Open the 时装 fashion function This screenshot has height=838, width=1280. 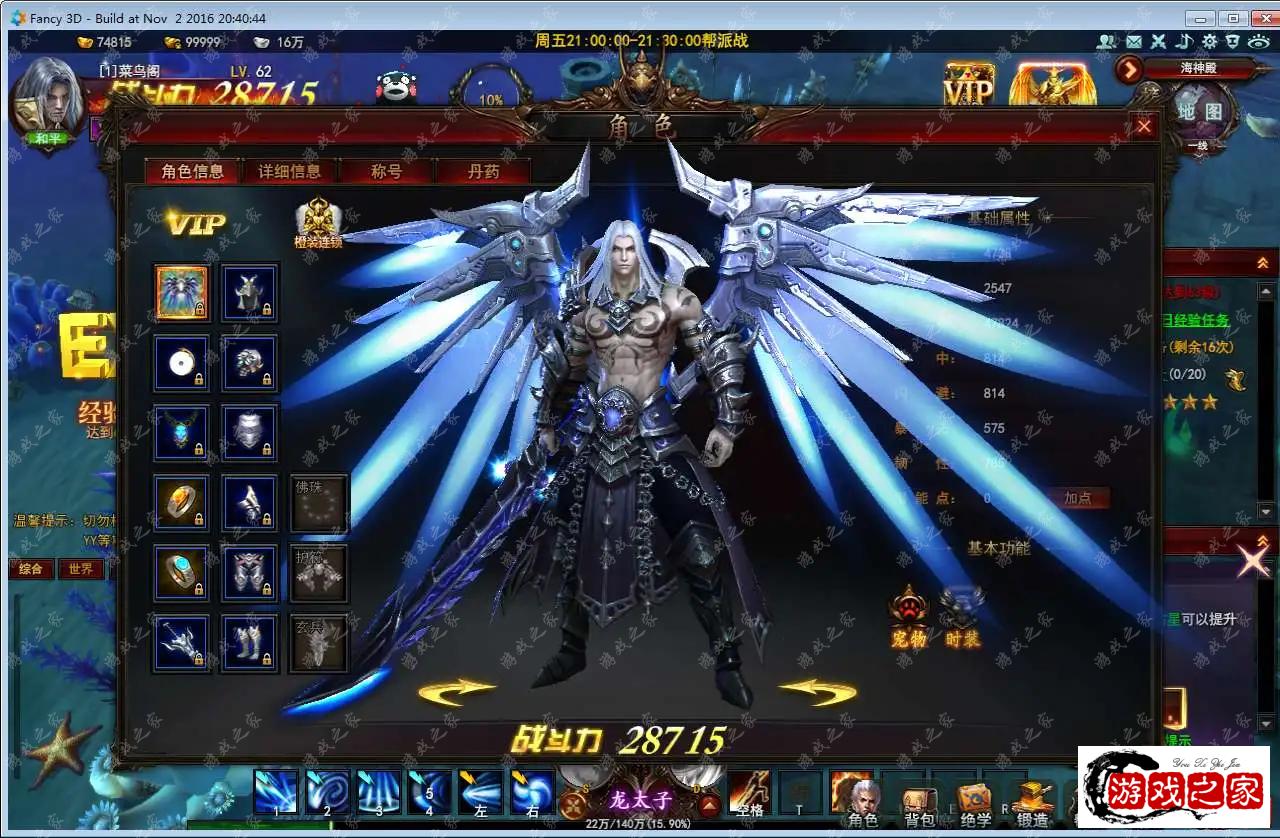pos(962,614)
